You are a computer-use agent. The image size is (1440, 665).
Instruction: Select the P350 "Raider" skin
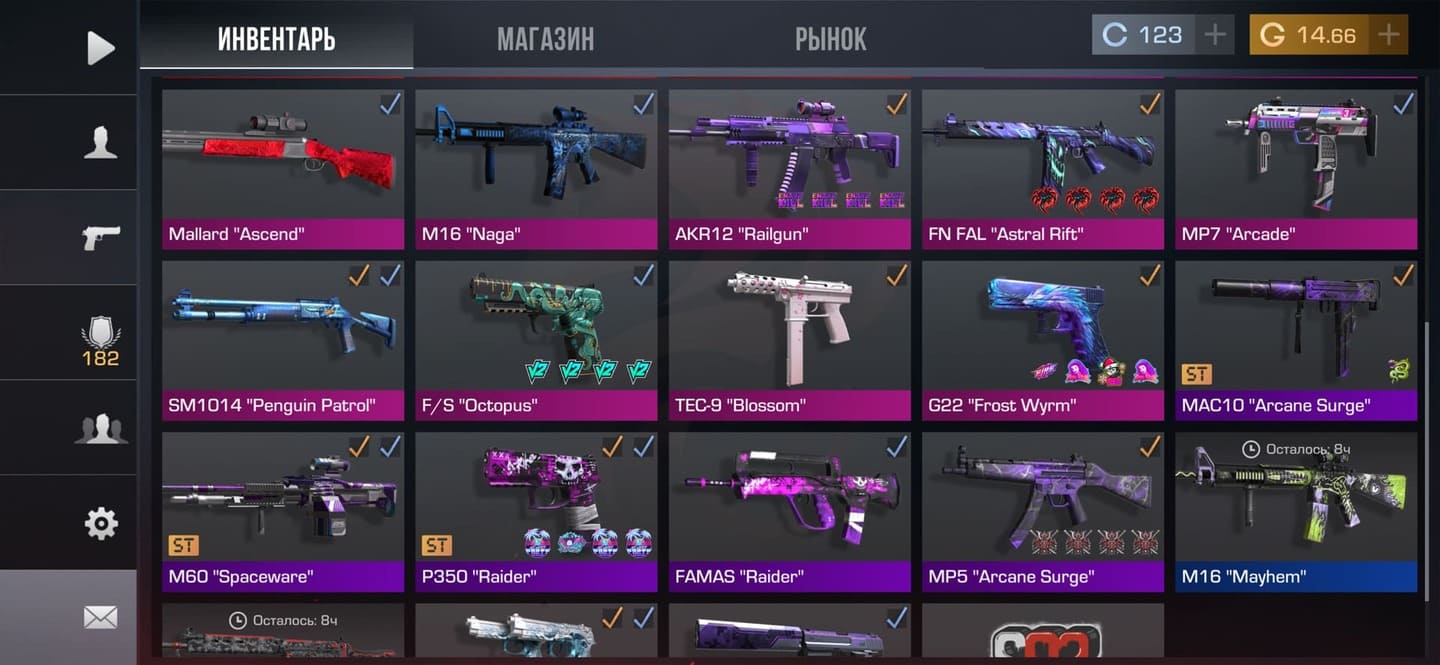pos(536,511)
